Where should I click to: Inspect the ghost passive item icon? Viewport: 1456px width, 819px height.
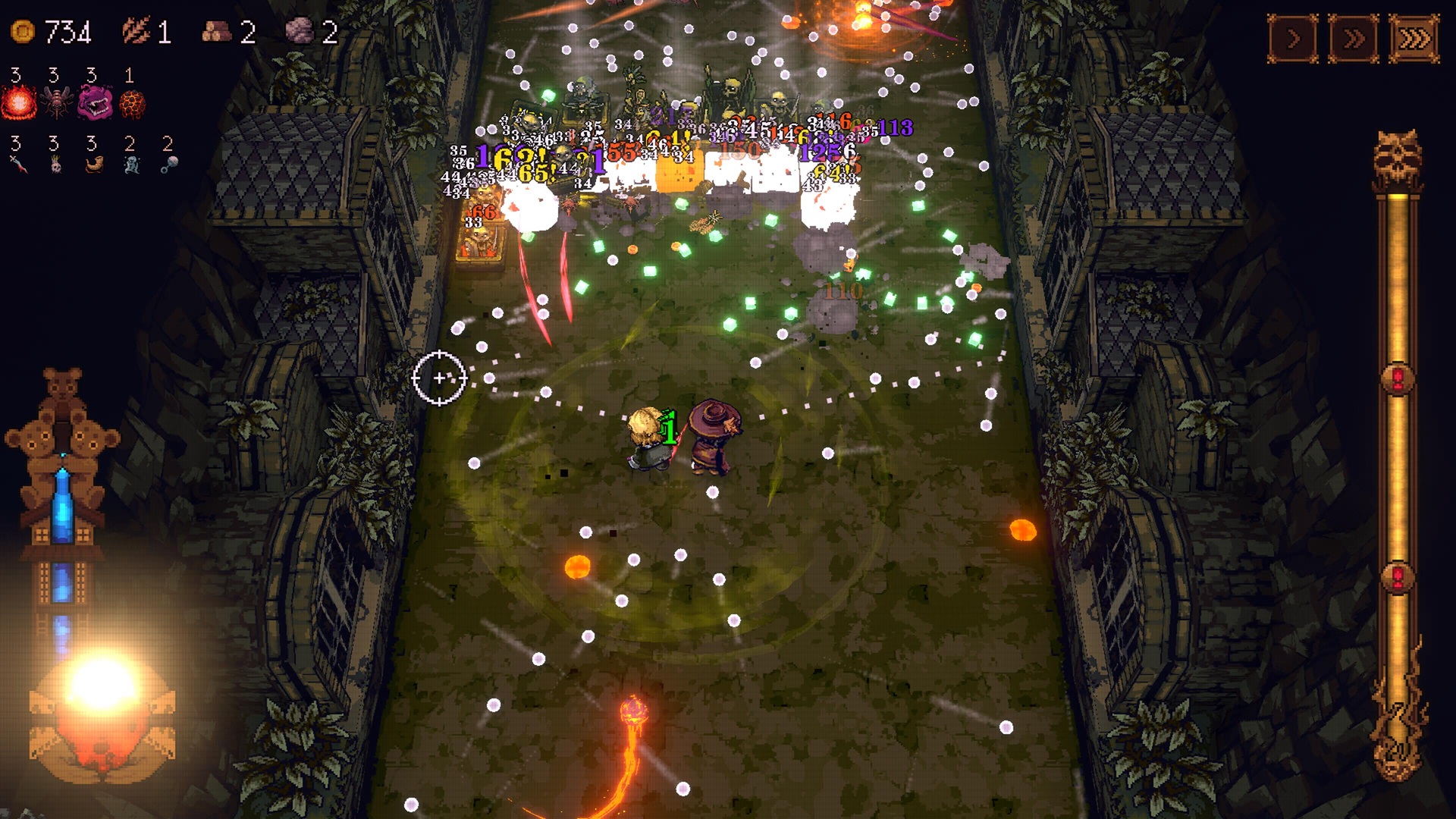click(131, 164)
